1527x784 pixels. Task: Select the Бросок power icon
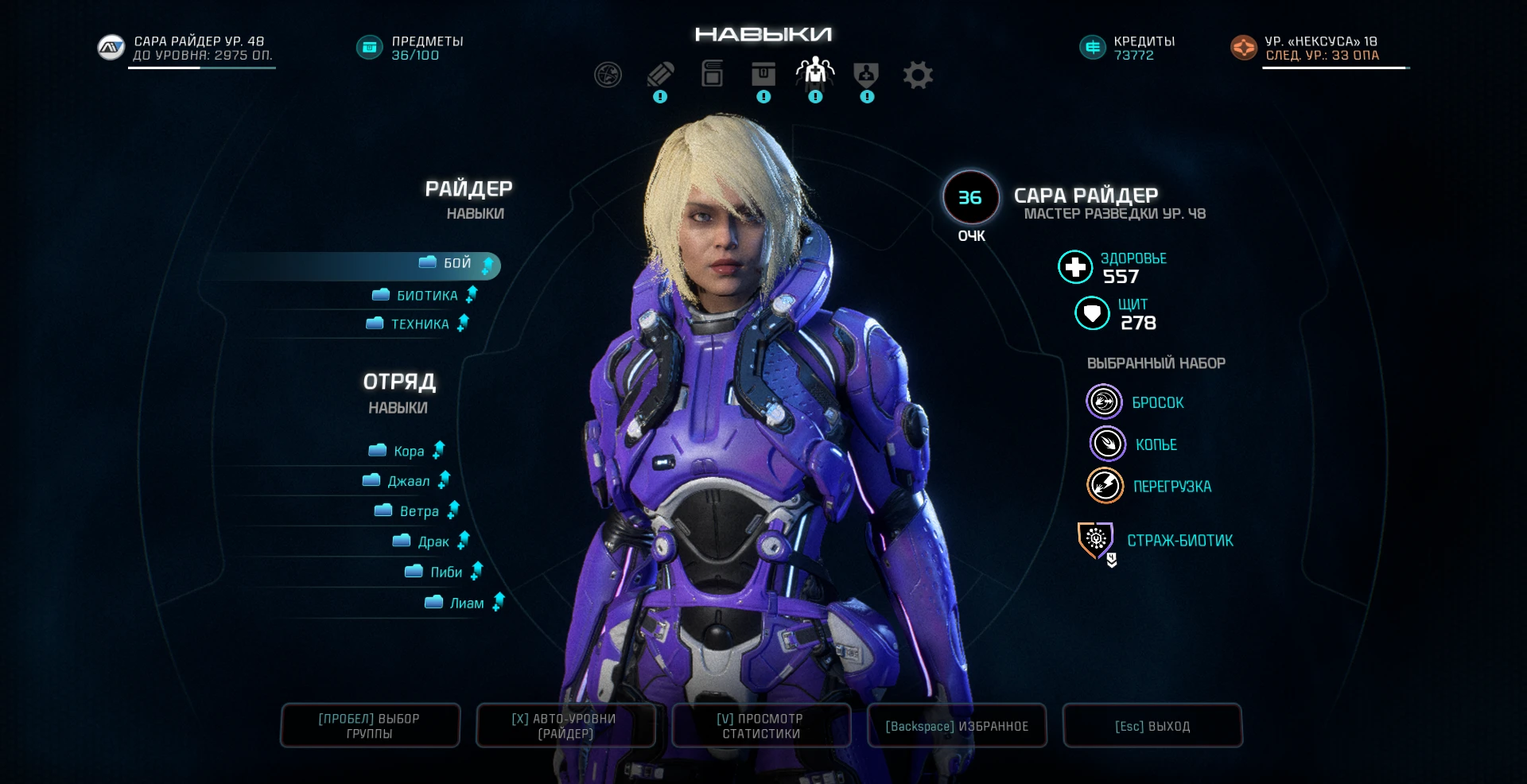tap(1104, 402)
